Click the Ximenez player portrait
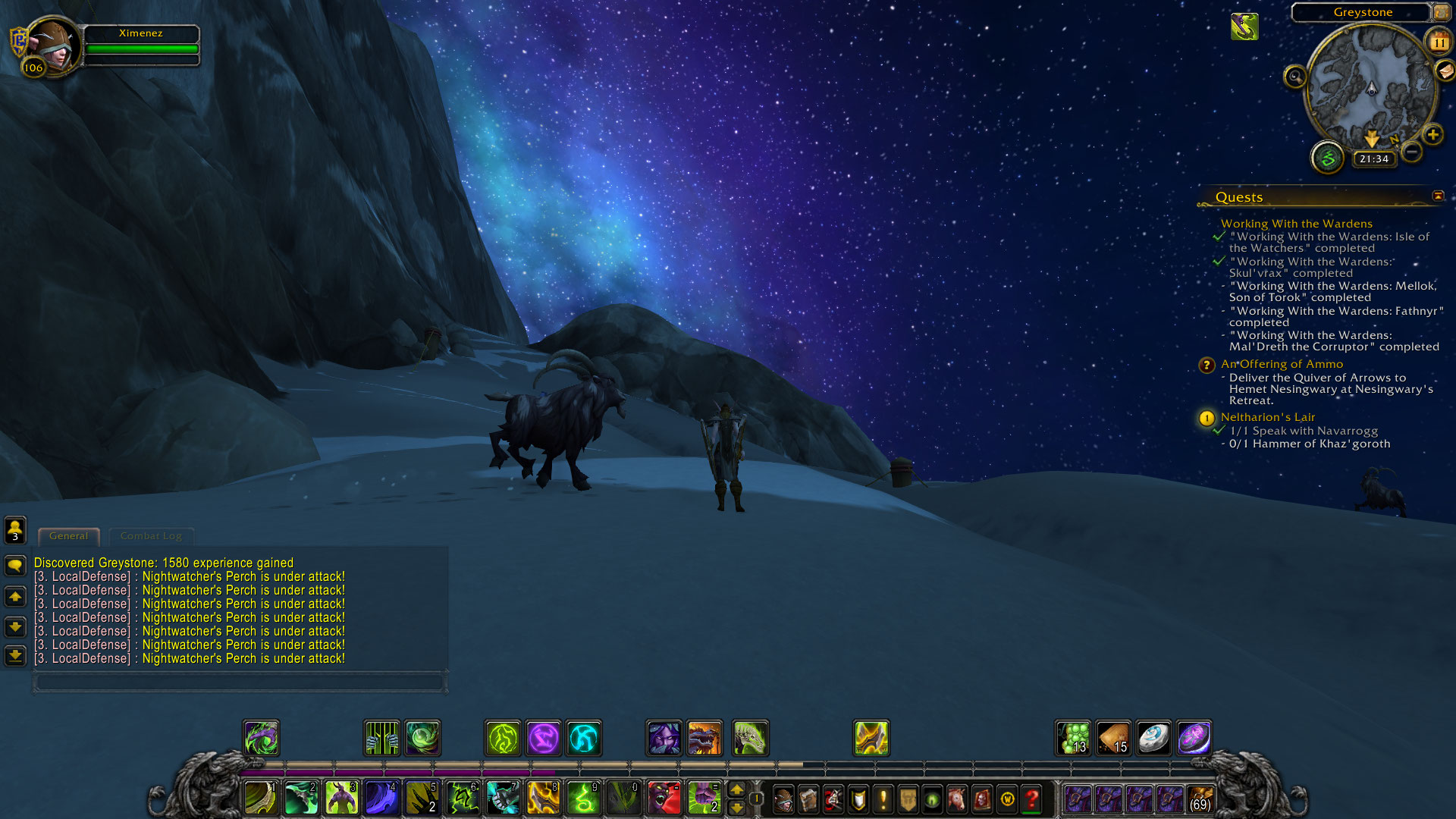Image resolution: width=1456 pixels, height=819 pixels. click(x=52, y=45)
